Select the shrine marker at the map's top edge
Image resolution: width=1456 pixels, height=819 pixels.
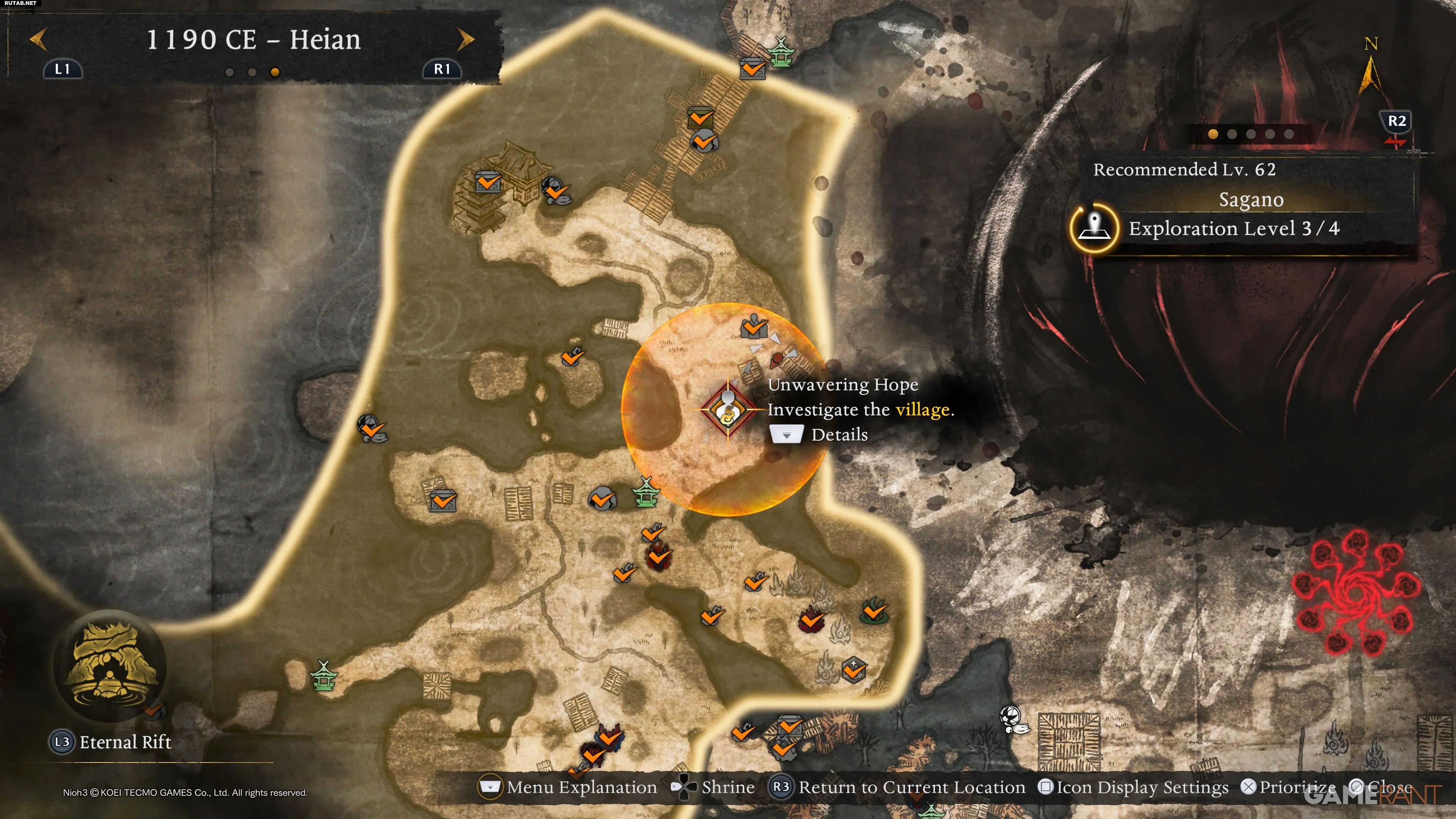(781, 52)
